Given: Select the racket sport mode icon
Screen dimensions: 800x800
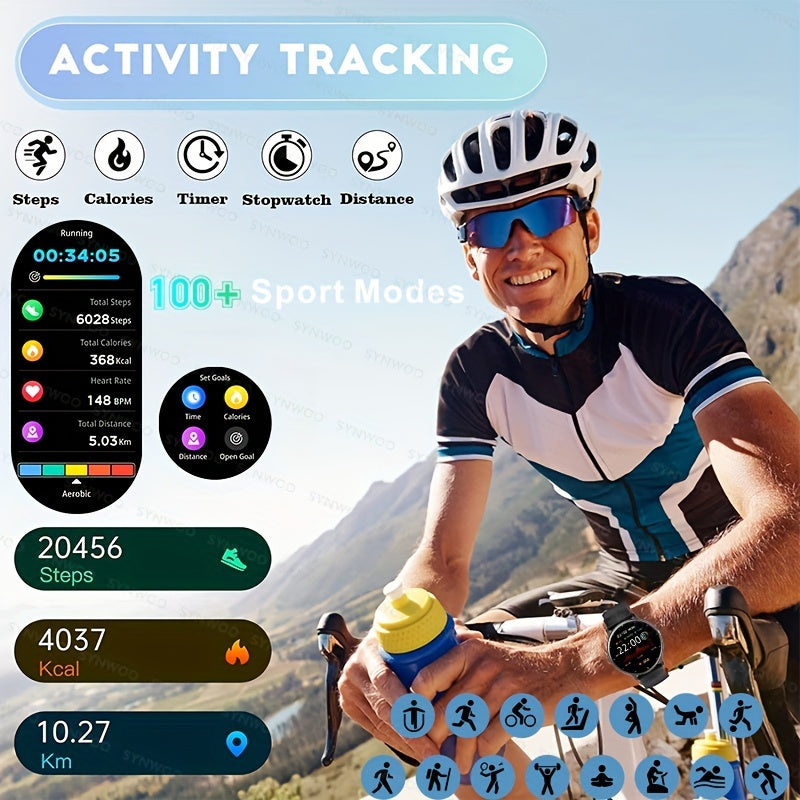Looking at the screenshot, I should click(493, 776).
